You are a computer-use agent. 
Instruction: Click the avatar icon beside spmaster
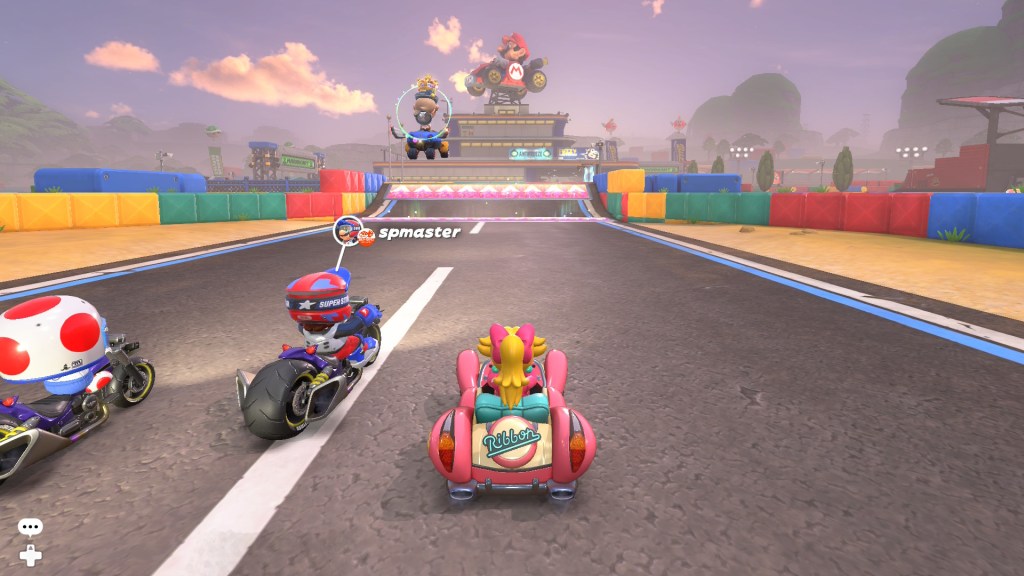(346, 232)
